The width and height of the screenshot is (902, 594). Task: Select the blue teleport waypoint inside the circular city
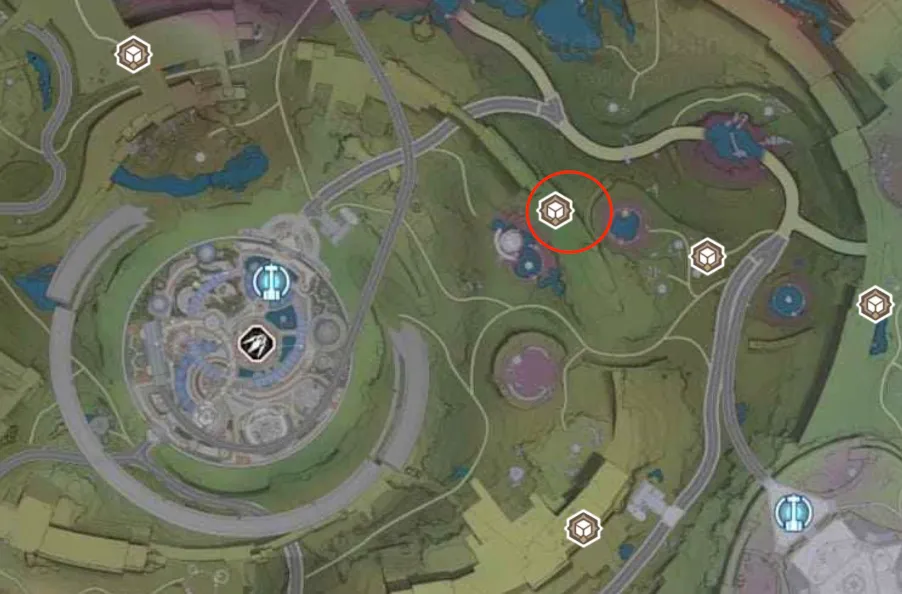pos(268,282)
